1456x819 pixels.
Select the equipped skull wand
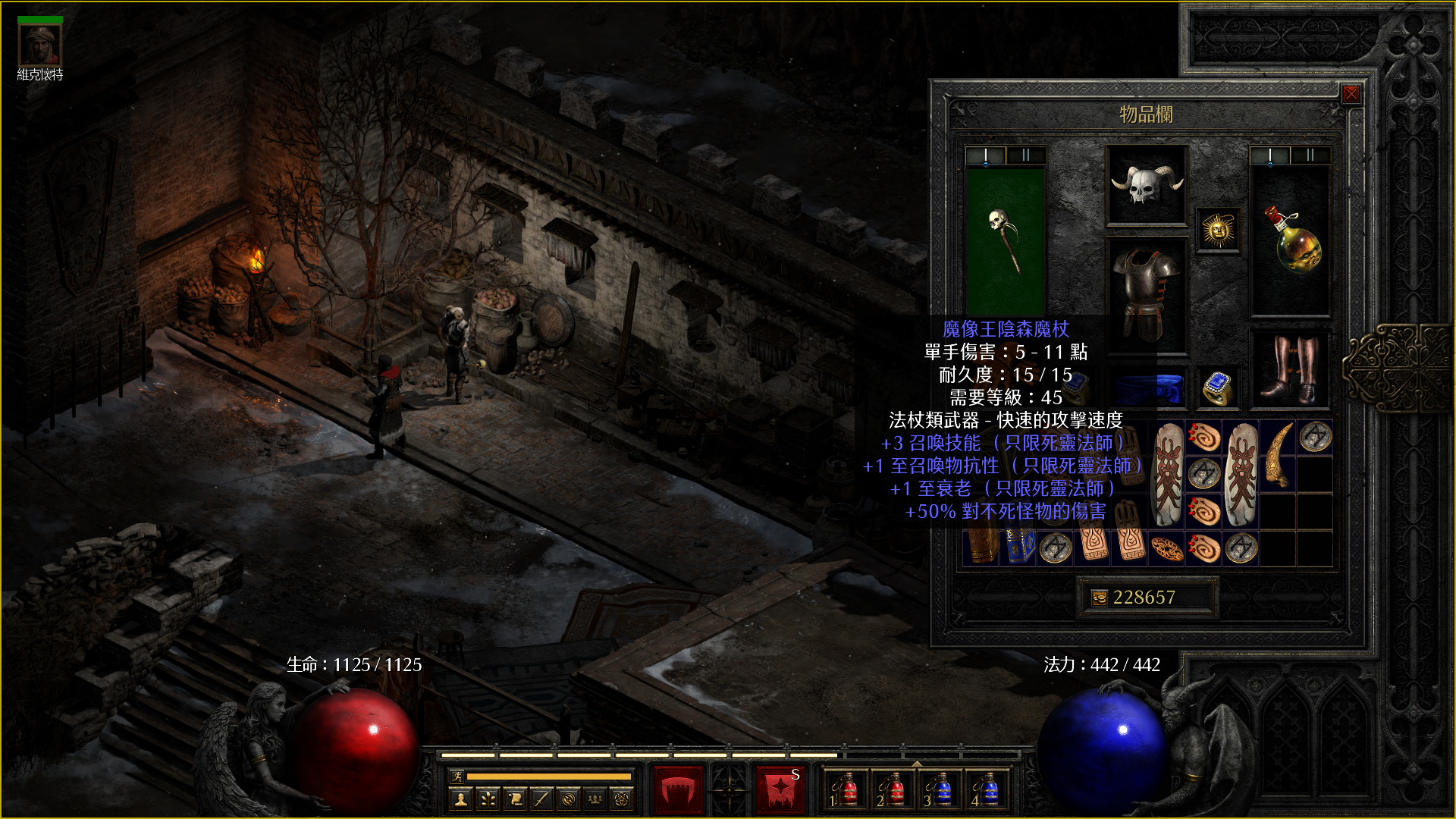click(x=1006, y=240)
